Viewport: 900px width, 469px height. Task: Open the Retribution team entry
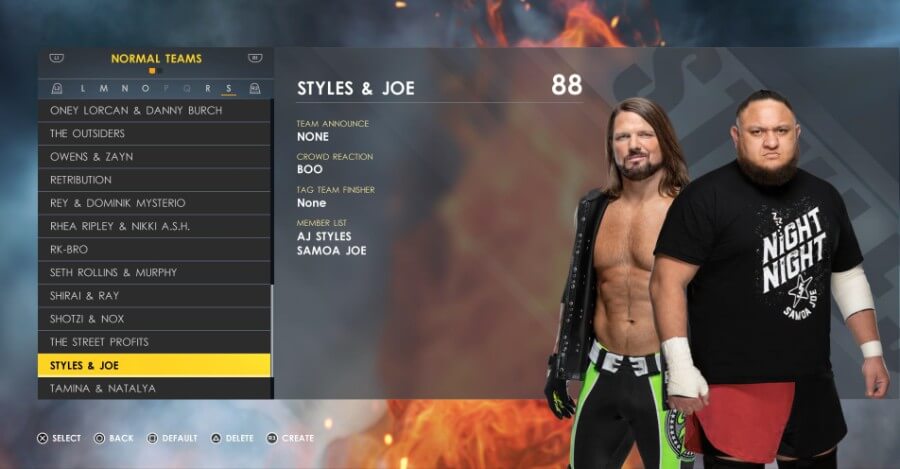click(x=155, y=180)
